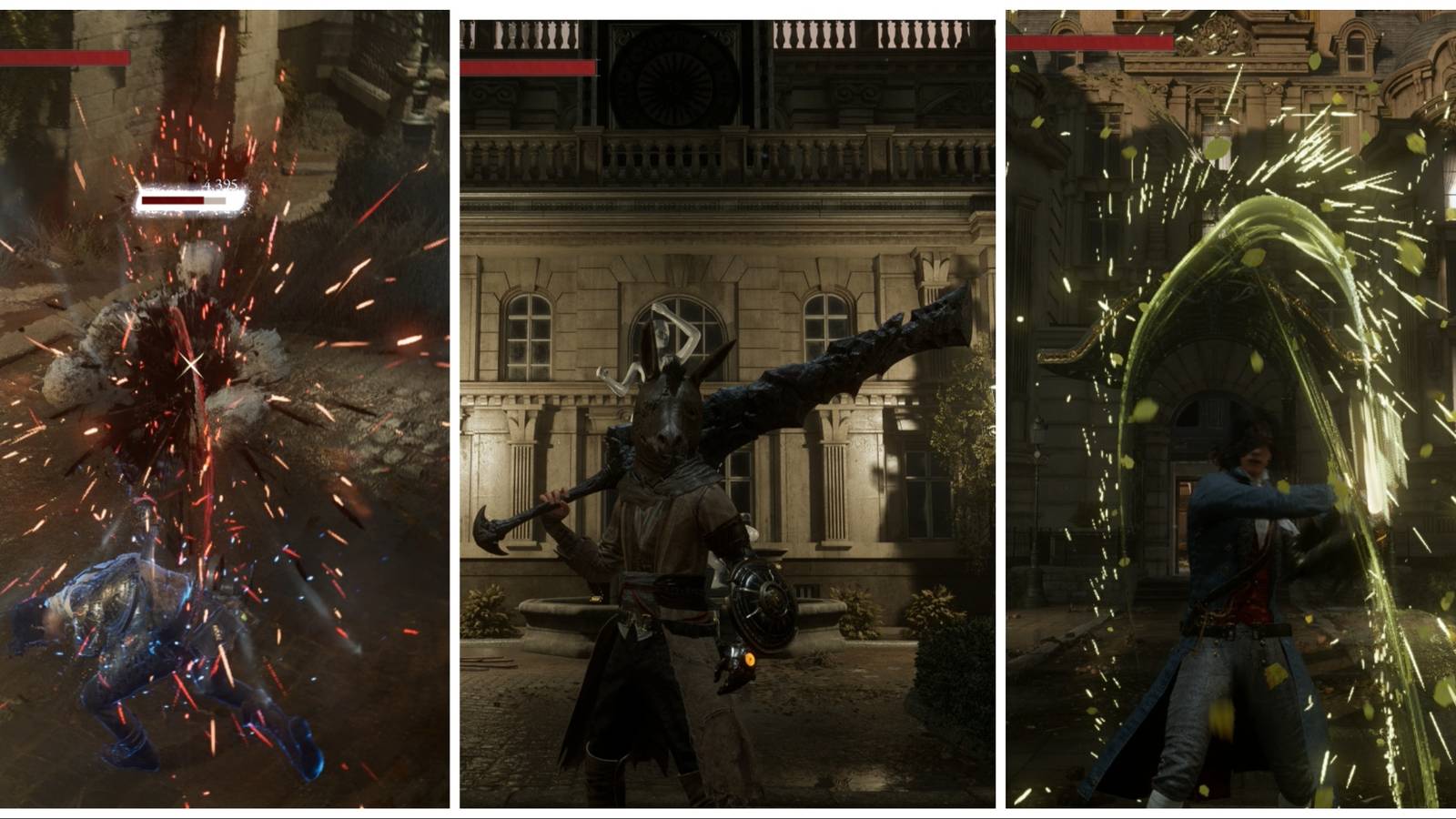Viewport: 1456px width, 819px height.
Task: Toggle the white damage marker cross on the enemy
Action: click(189, 364)
